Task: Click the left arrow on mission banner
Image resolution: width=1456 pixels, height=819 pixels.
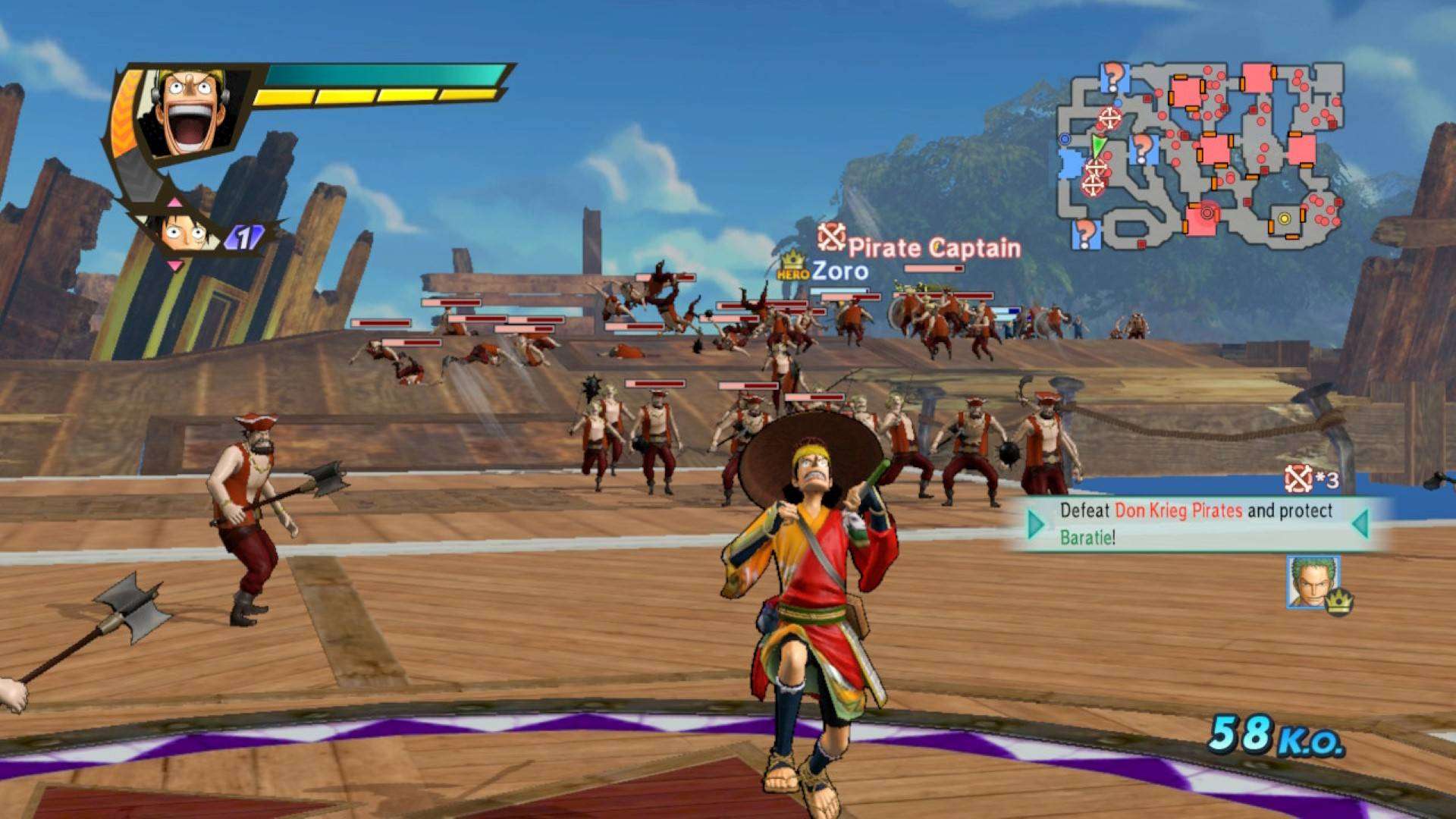Action: point(1036,524)
